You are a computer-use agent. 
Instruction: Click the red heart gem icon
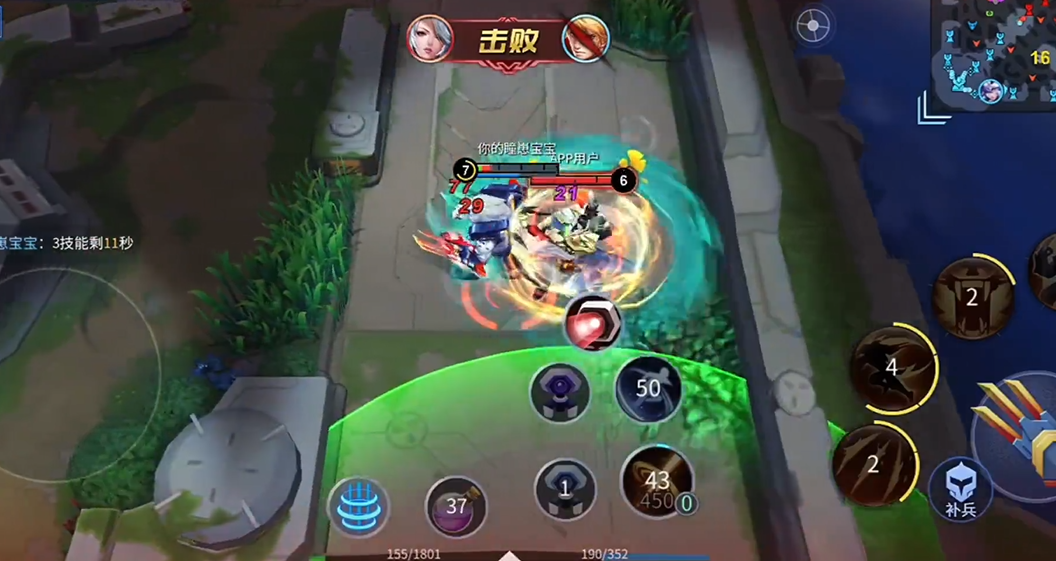(x=593, y=324)
